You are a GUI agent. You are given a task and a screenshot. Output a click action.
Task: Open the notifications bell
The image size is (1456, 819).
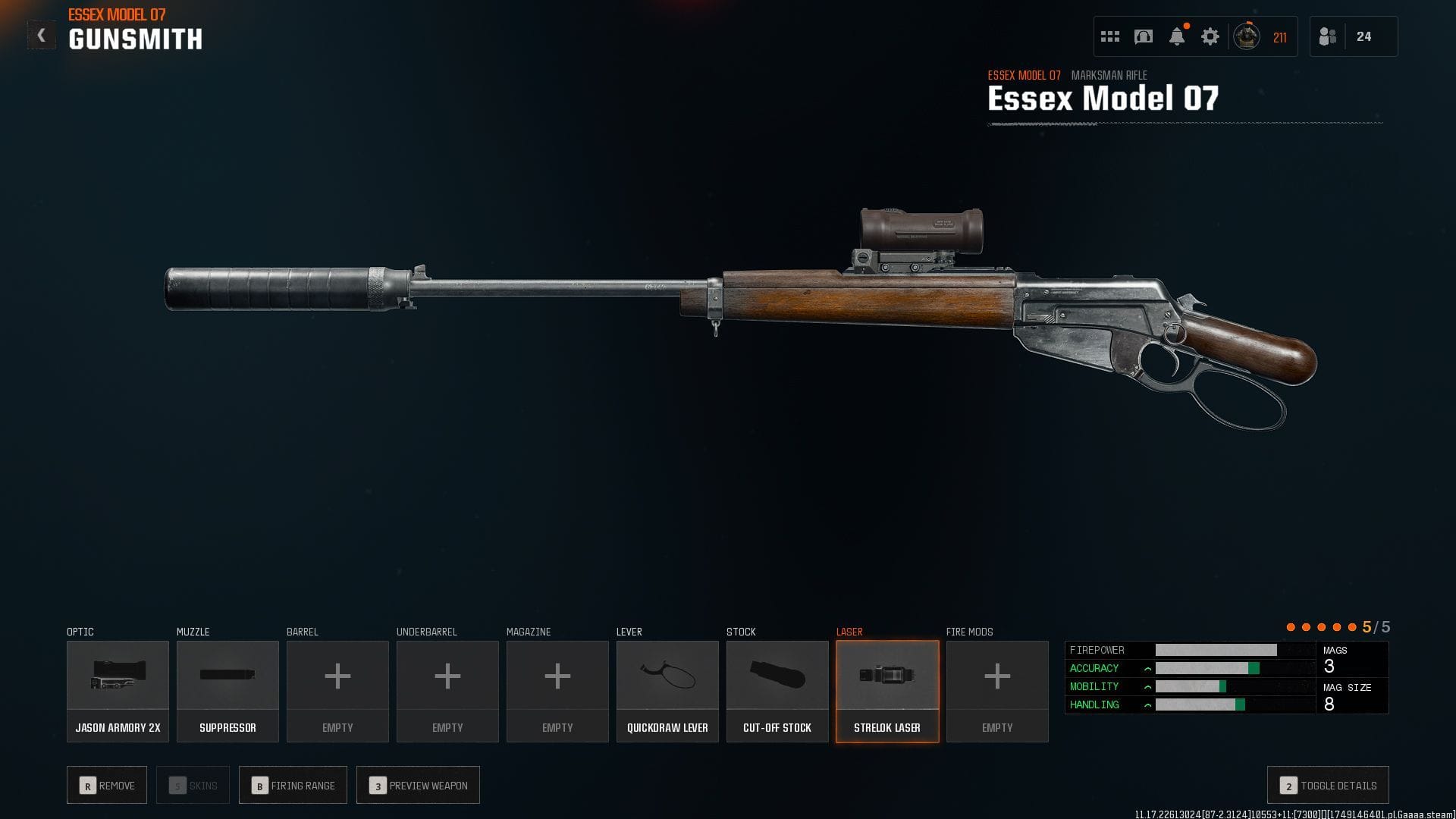point(1178,36)
